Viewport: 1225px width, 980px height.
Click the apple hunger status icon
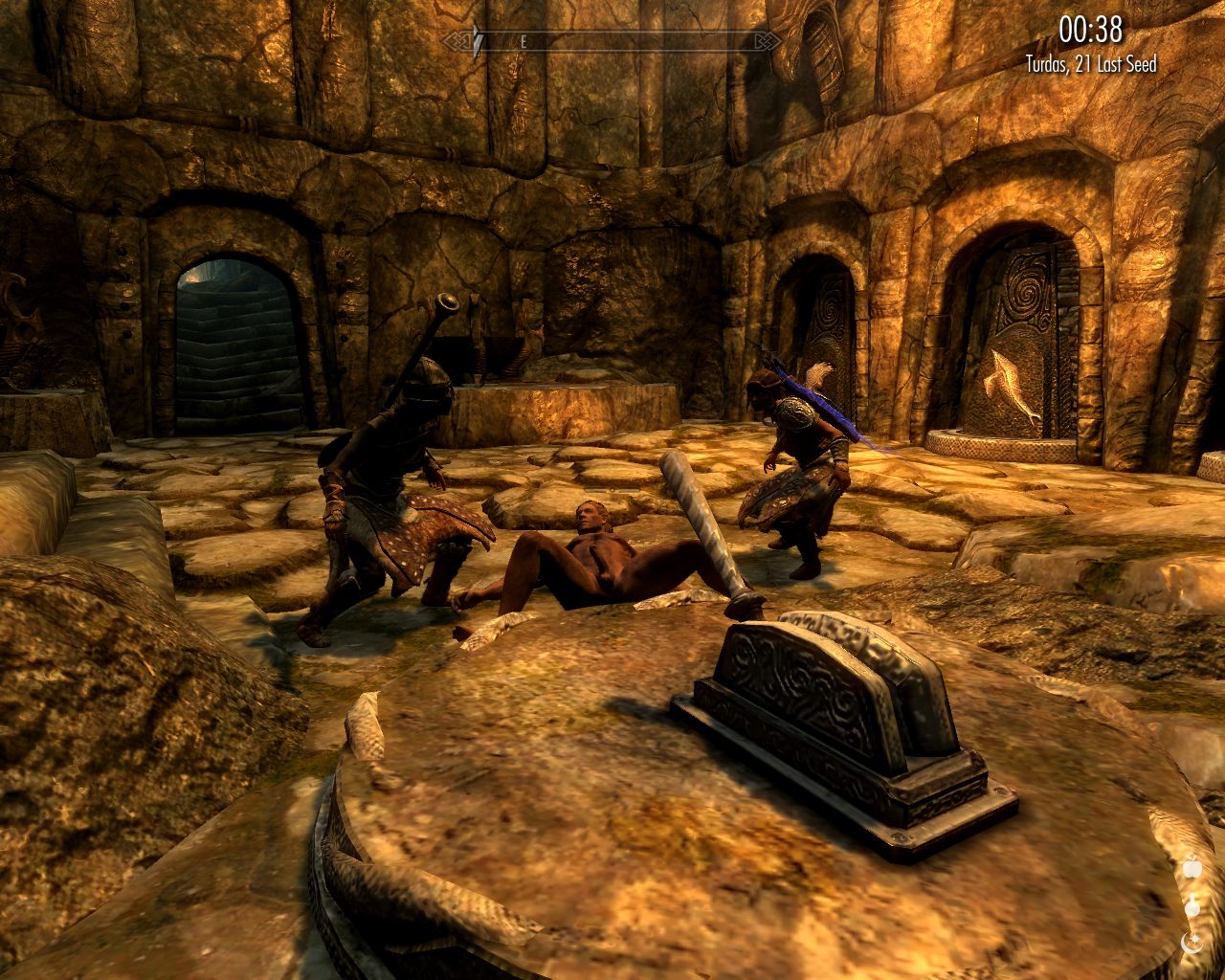(1192, 869)
